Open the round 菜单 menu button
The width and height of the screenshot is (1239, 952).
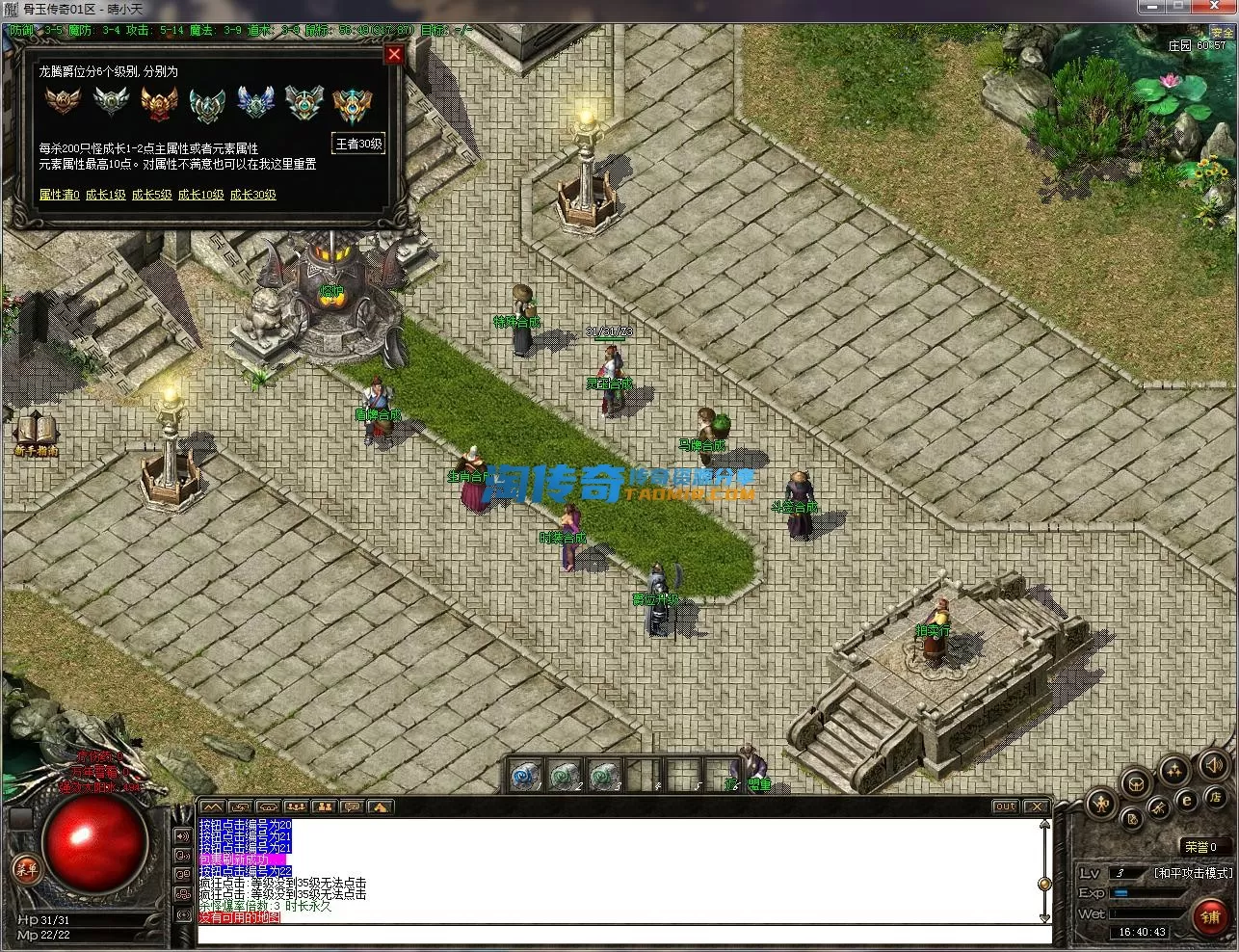[x=26, y=869]
